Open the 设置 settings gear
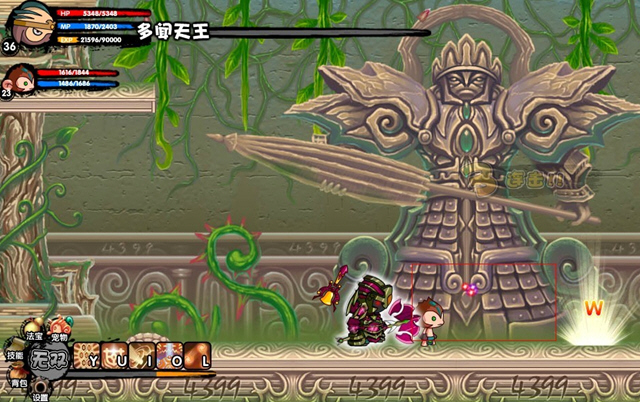Image resolution: width=640 pixels, height=402 pixels. [39, 387]
